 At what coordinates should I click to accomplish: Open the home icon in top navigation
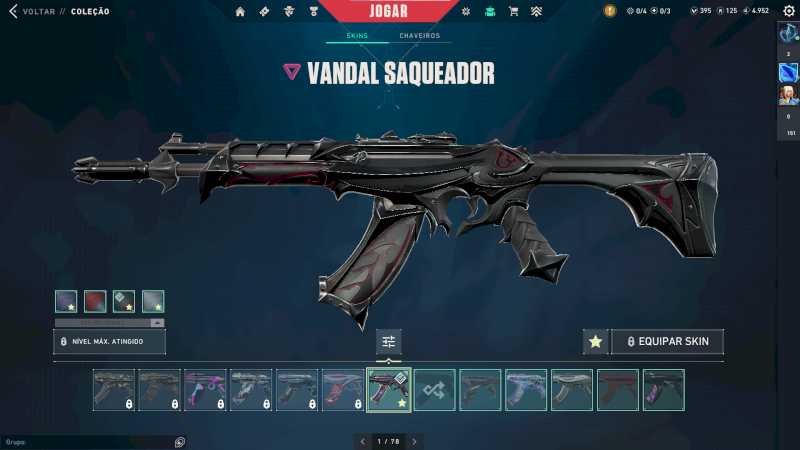240,12
